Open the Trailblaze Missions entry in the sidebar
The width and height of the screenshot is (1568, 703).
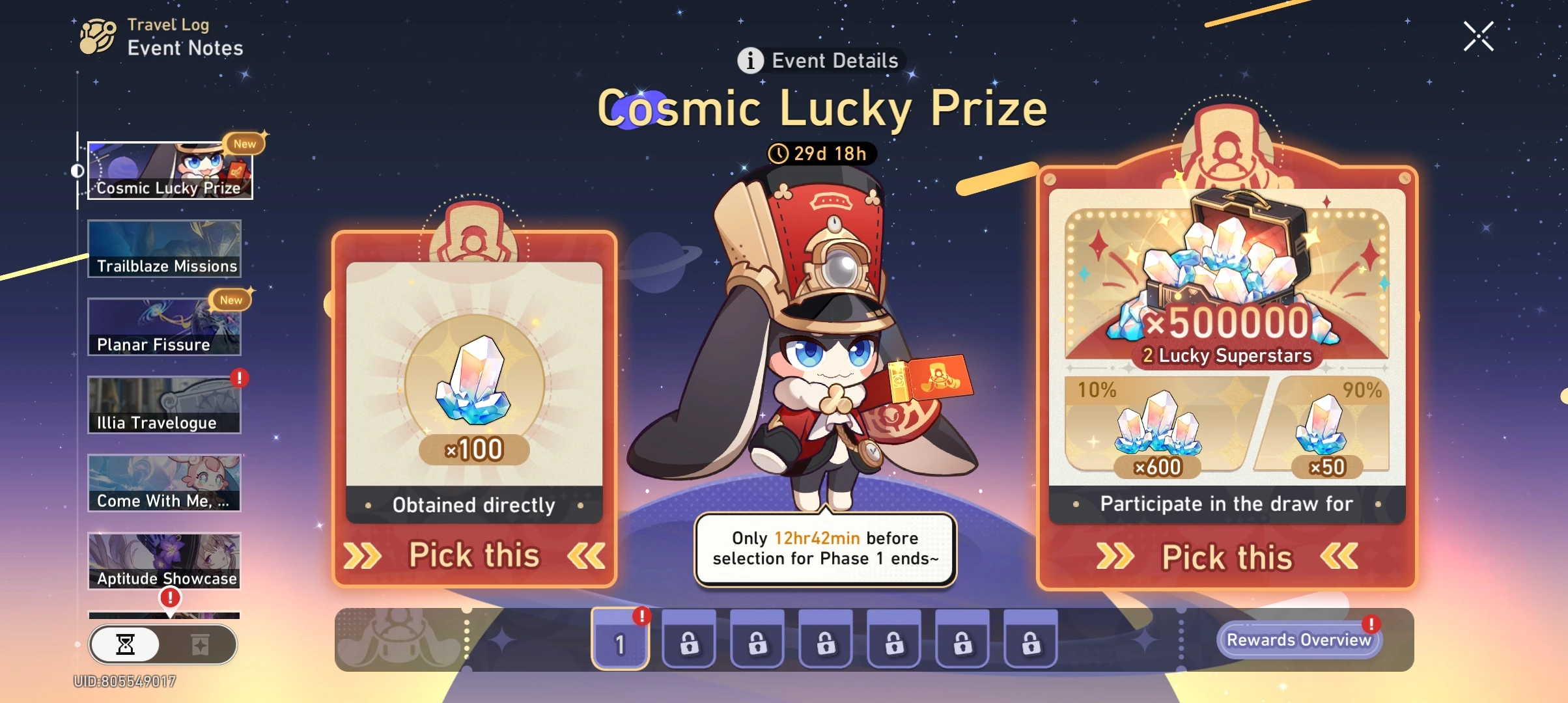[164, 248]
